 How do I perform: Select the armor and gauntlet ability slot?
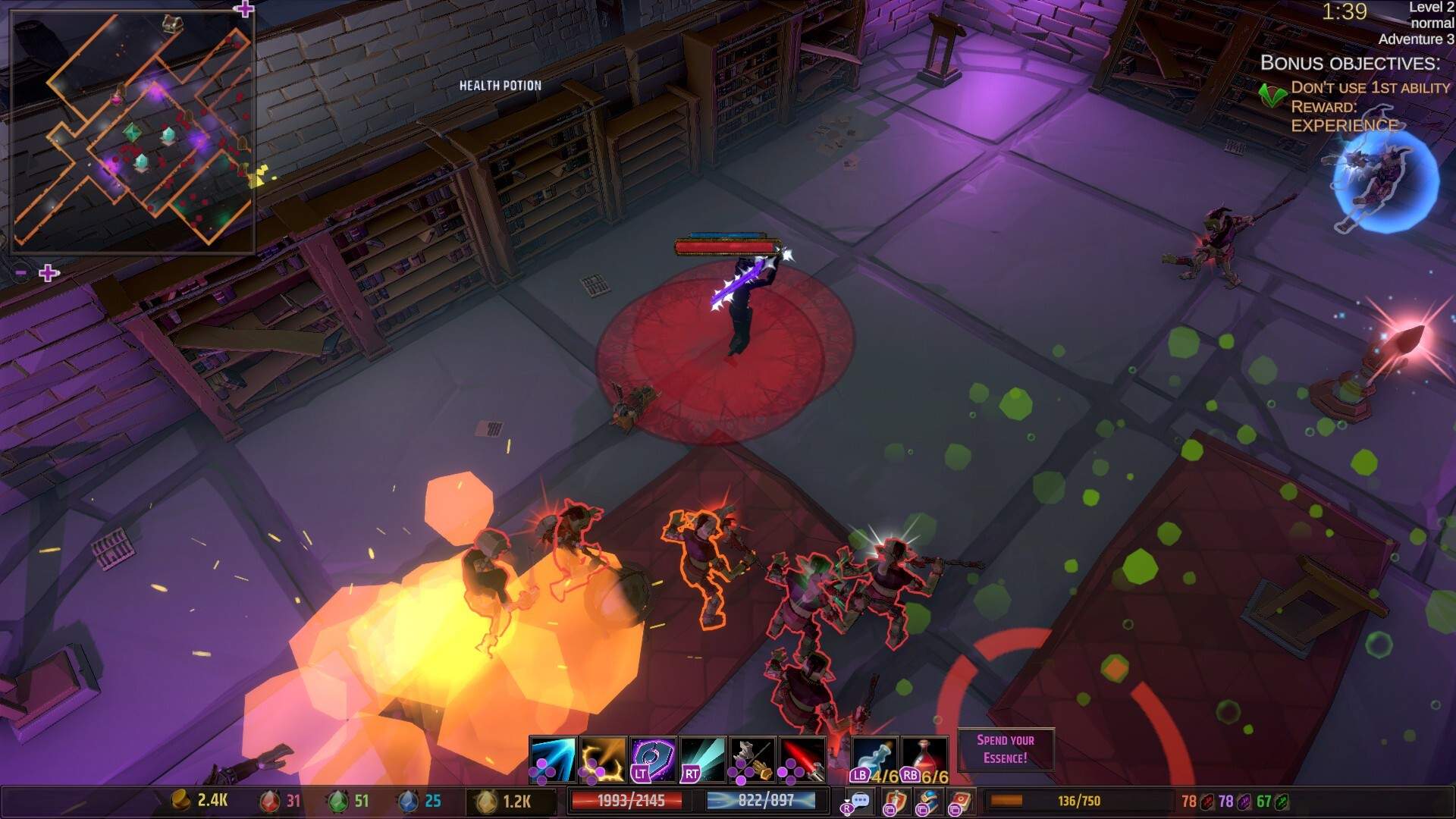(752, 758)
